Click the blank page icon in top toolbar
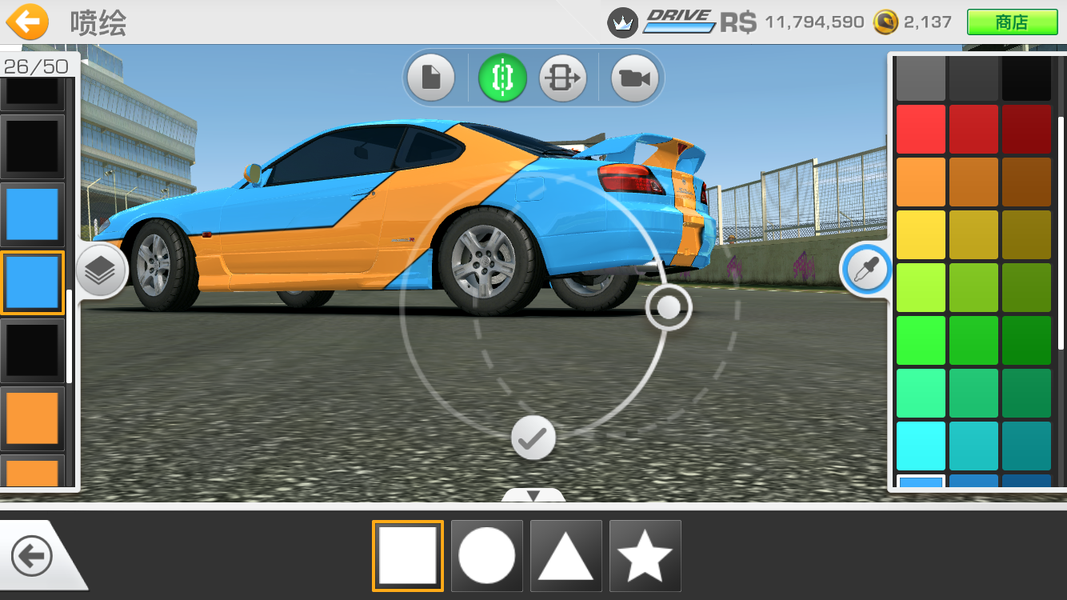Image resolution: width=1067 pixels, height=600 pixels. pyautogui.click(x=431, y=78)
